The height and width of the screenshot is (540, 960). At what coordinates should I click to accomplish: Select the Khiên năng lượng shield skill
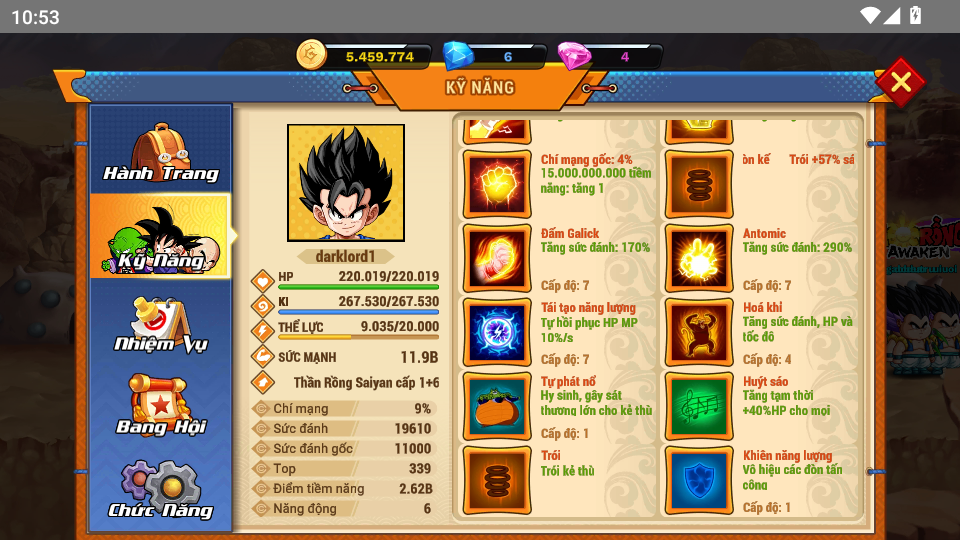698,480
